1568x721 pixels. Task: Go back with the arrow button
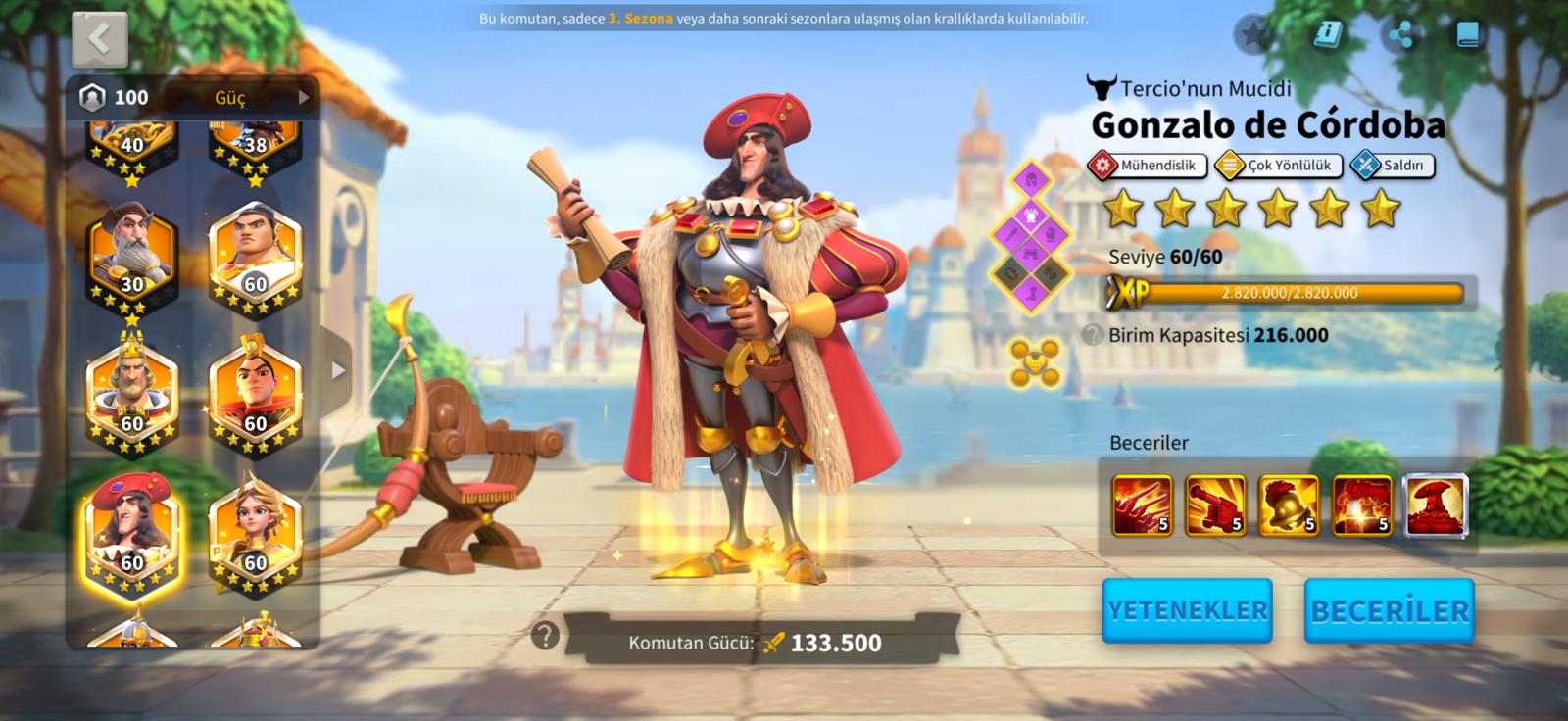click(x=100, y=40)
